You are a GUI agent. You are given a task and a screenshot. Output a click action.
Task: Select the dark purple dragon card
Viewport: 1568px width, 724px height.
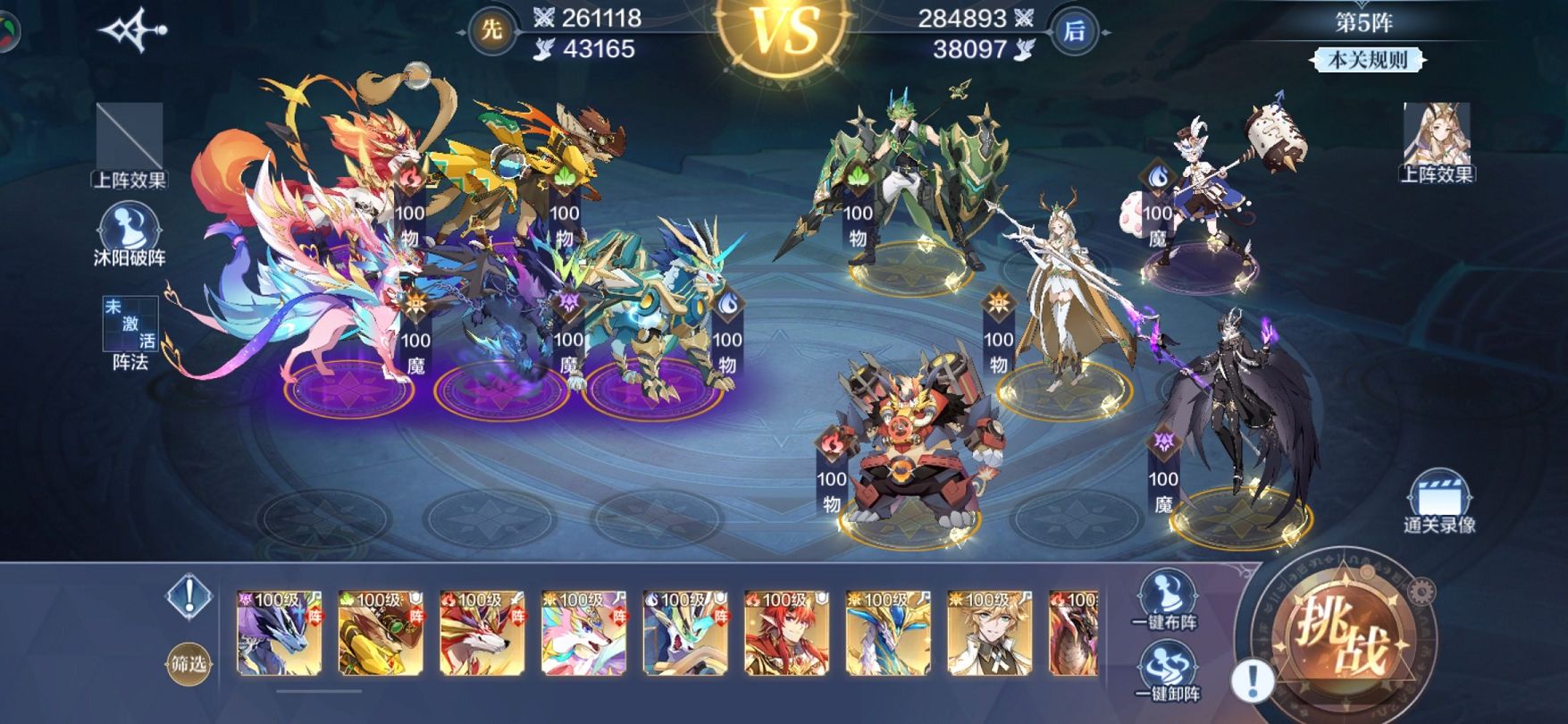point(279,632)
